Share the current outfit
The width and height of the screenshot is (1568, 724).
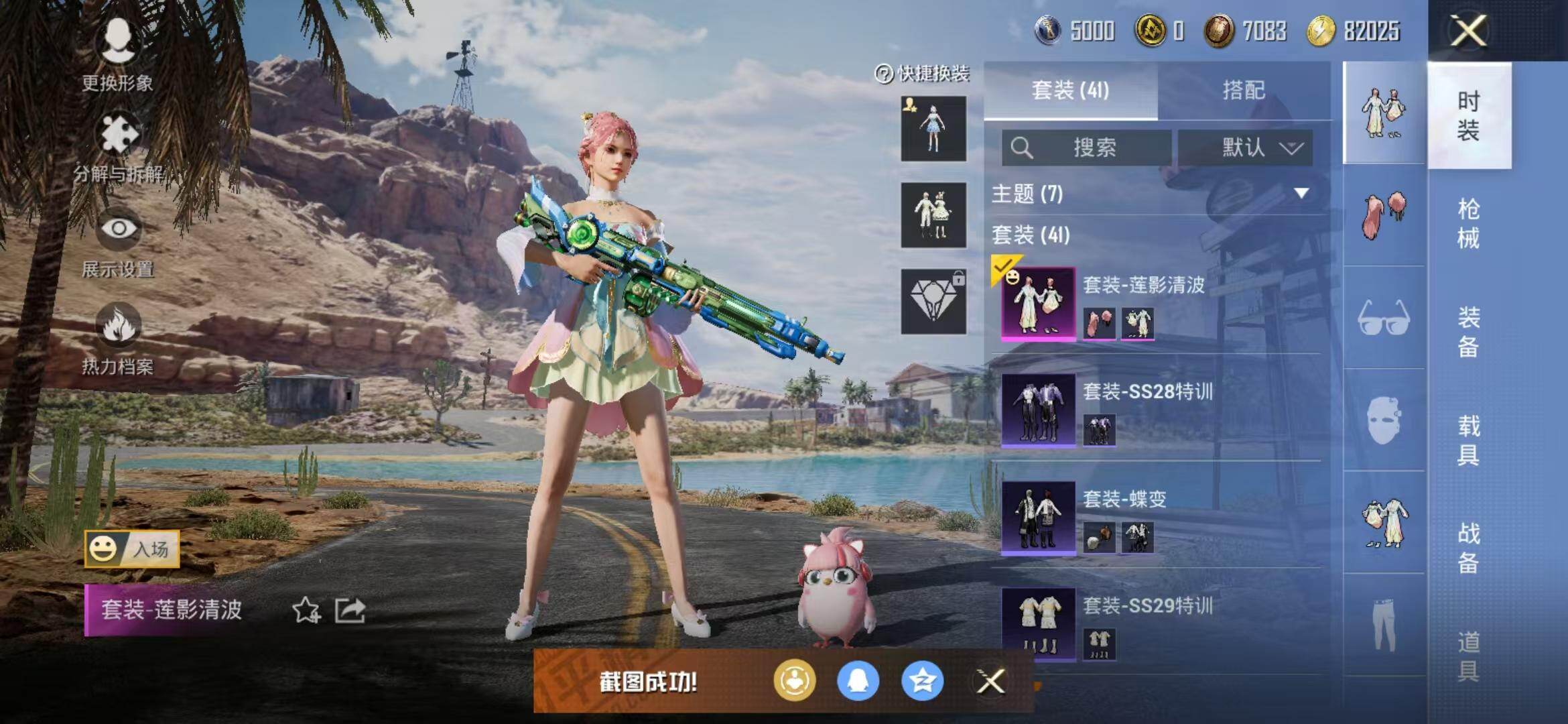coord(350,611)
